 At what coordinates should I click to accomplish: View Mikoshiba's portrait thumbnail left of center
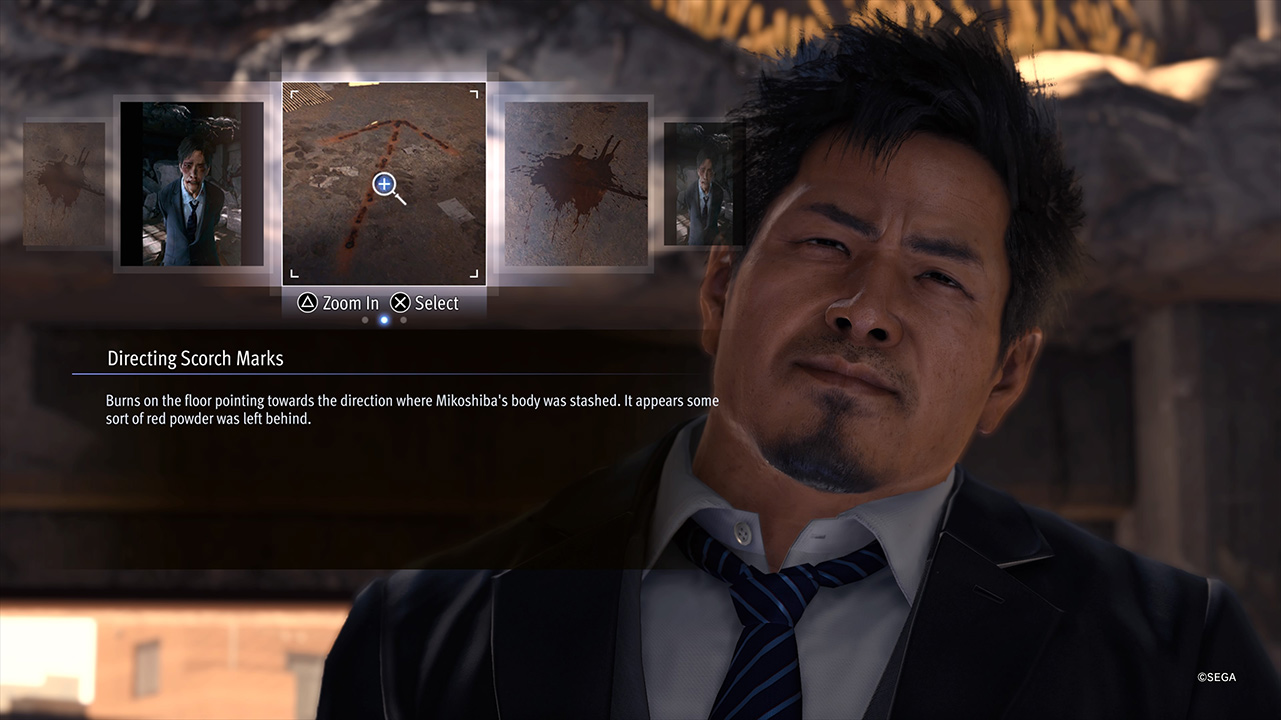(191, 184)
